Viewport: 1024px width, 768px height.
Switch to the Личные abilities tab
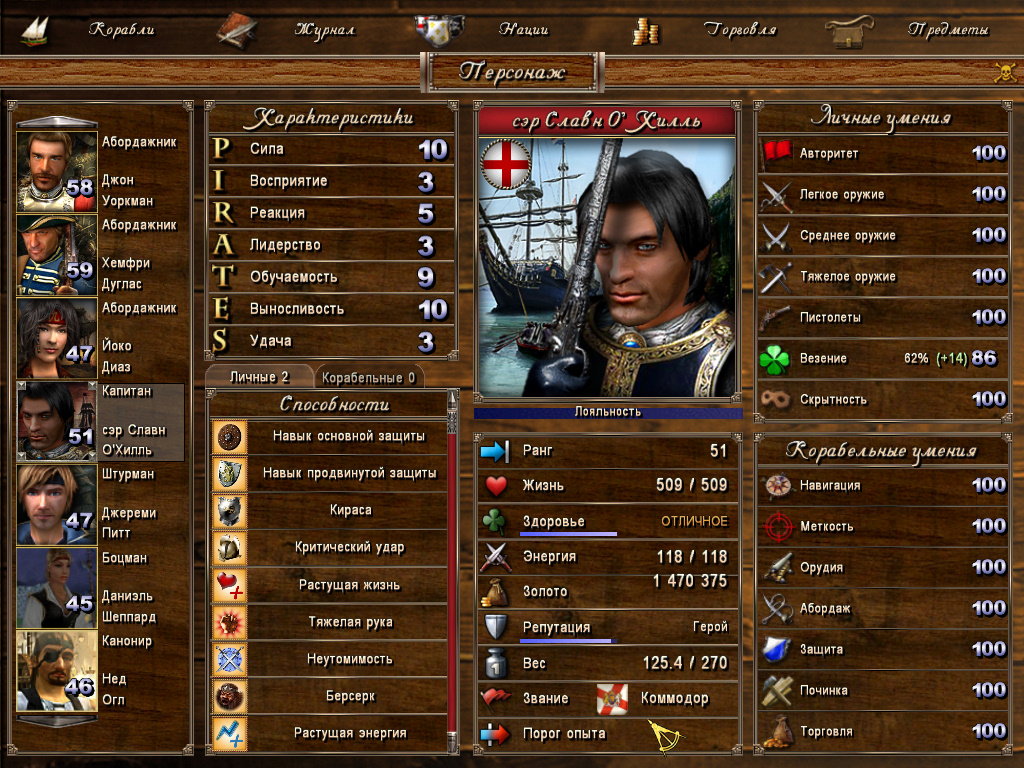(258, 377)
